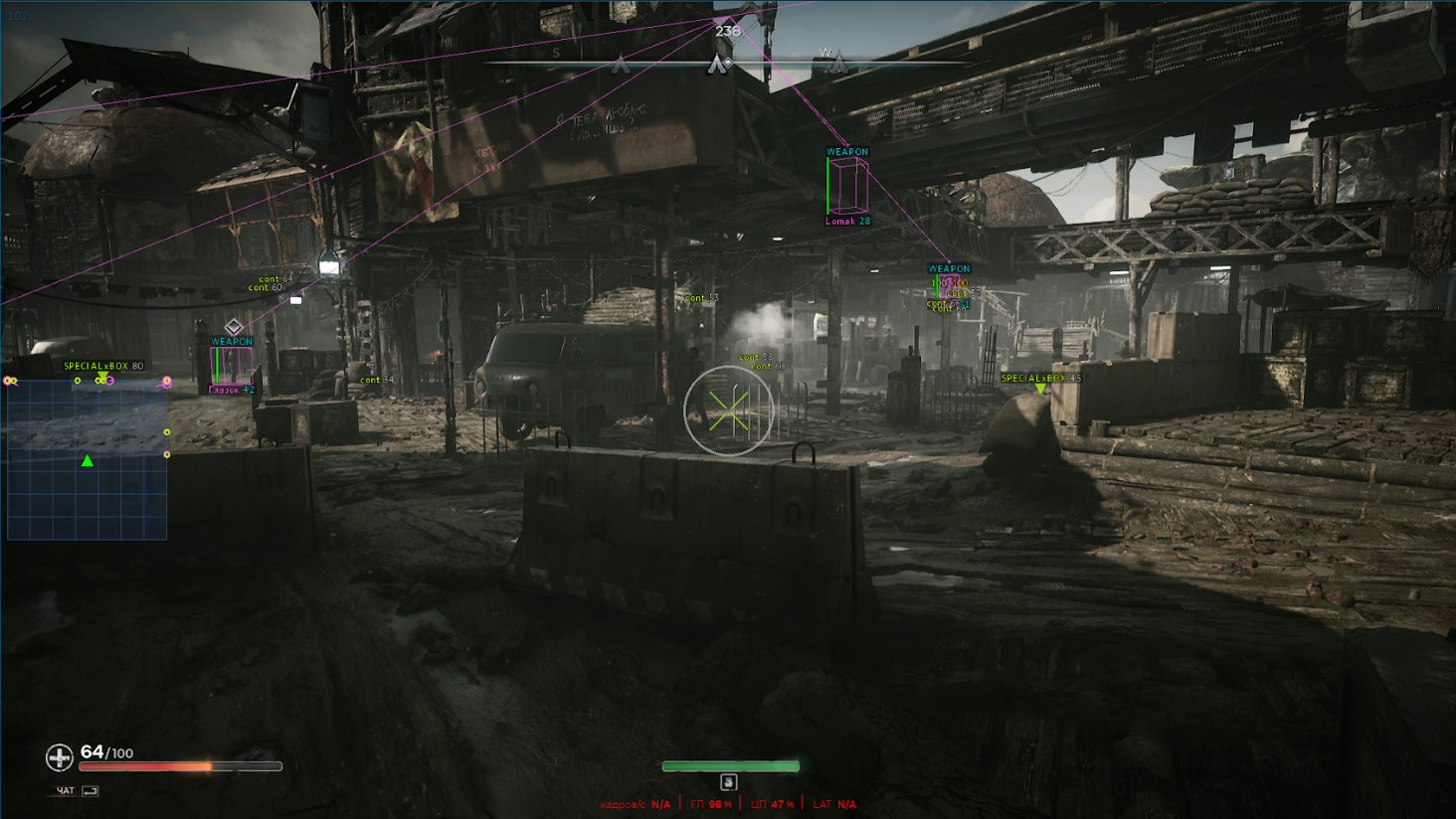Image resolution: width=1456 pixels, height=819 pixels.
Task: Expand the cont 57 container label
Action: [960, 293]
